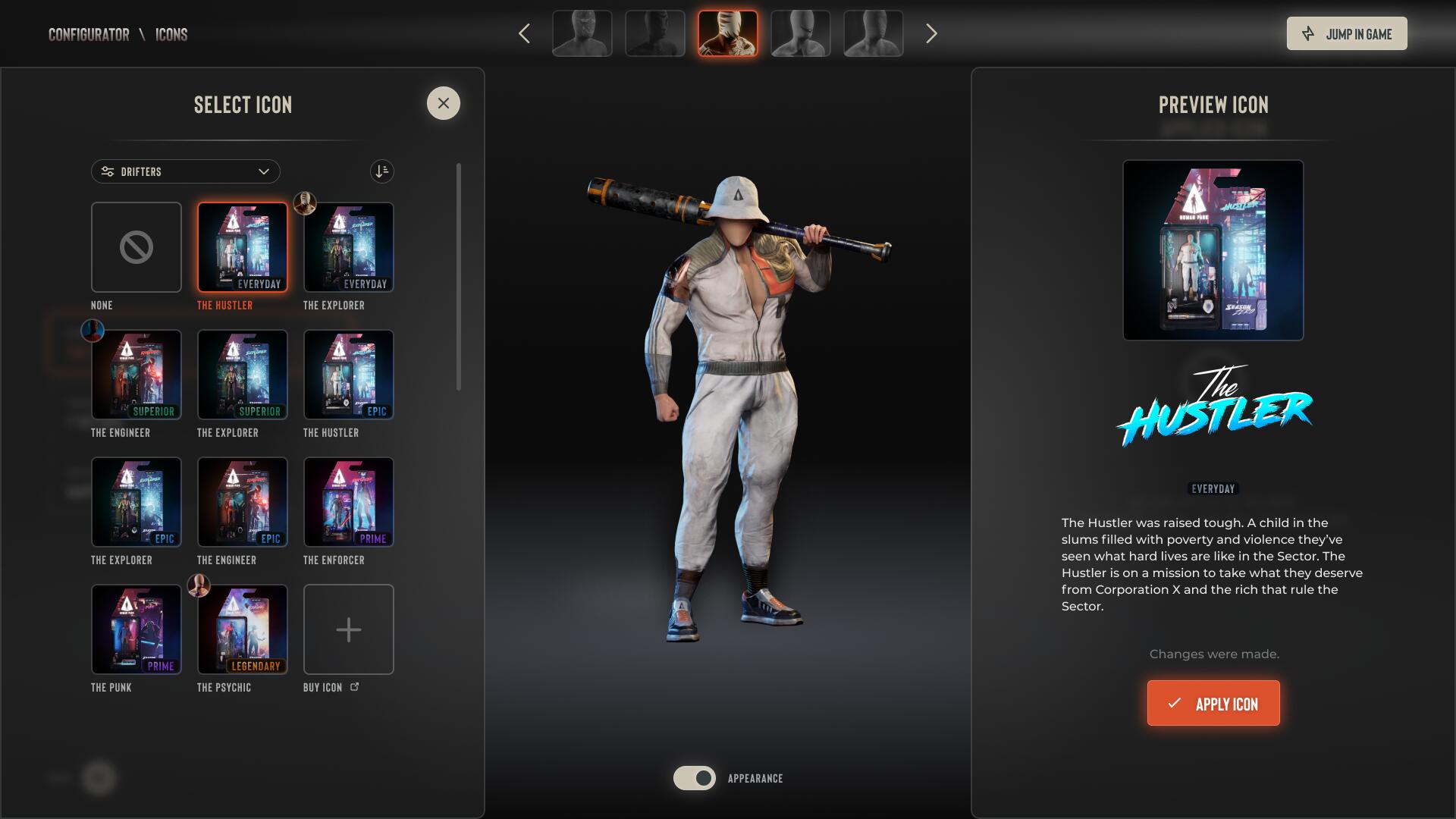1456x819 pixels.
Task: Select the Icons breadcrumb item
Action: 171,33
